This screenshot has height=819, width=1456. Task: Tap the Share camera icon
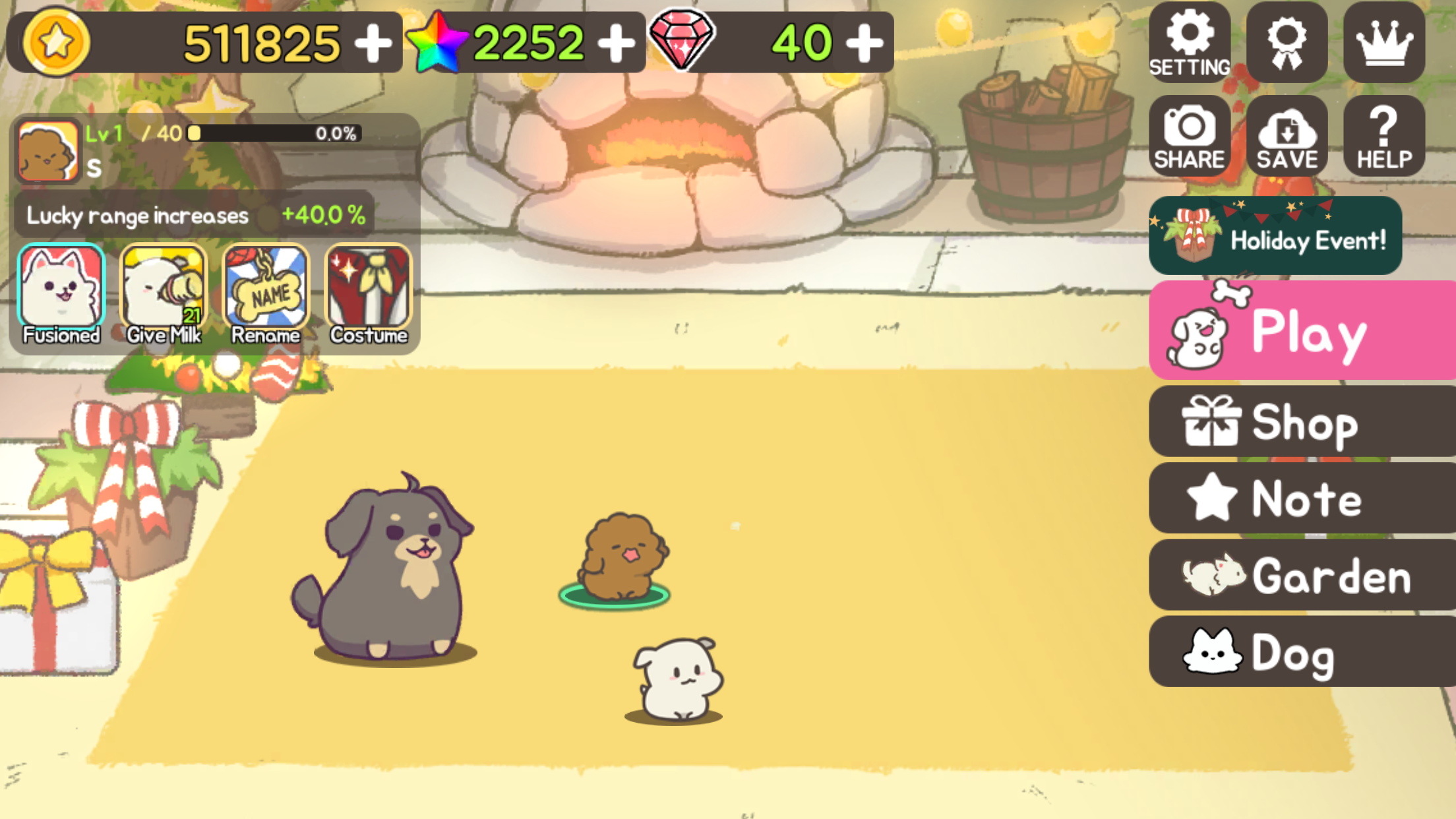coord(1189,135)
